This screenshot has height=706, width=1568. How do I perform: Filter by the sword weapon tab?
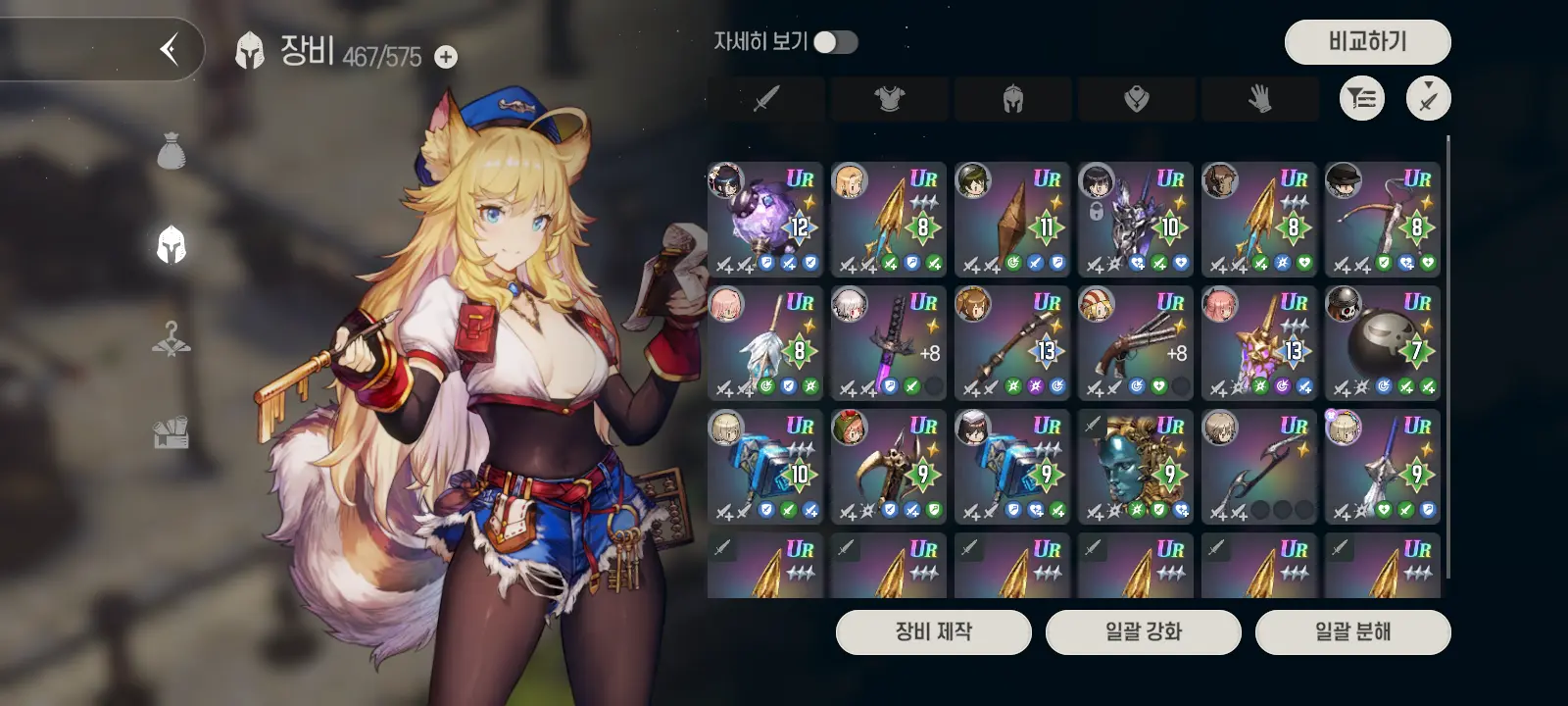point(766,98)
